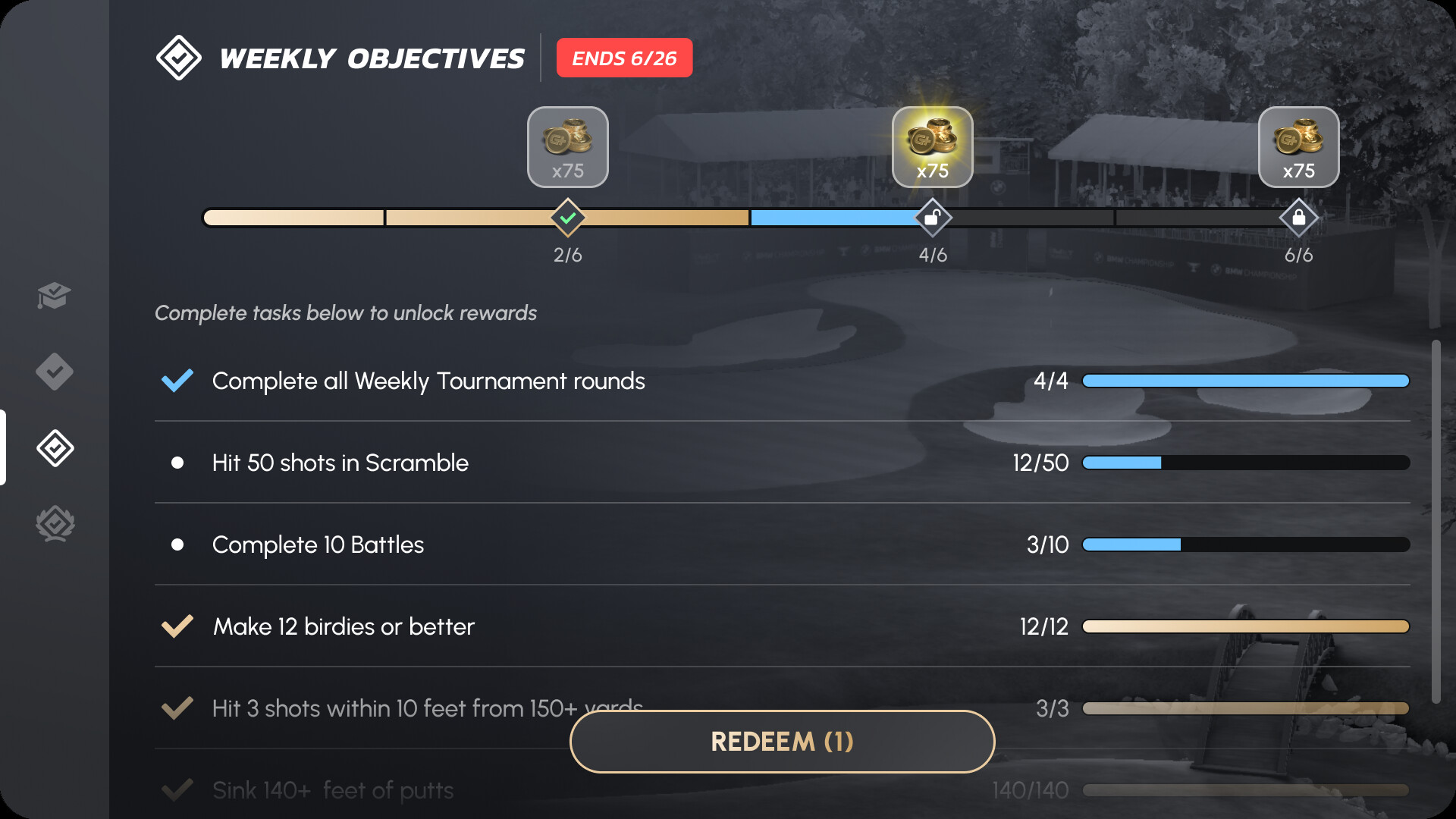Viewport: 1456px width, 819px height.
Task: Click the checked 2/6 milestone marker
Action: (567, 218)
